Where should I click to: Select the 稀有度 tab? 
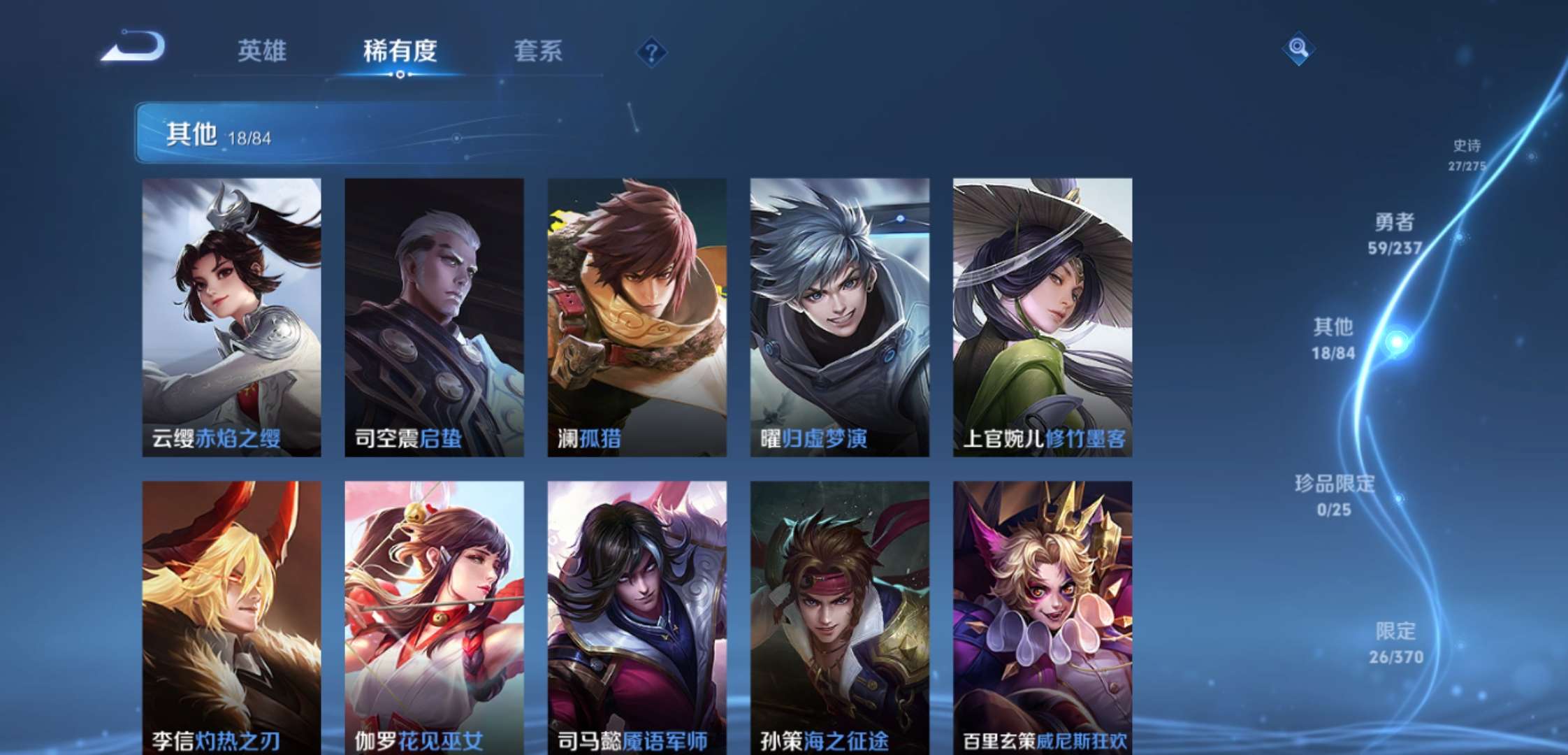point(400,50)
